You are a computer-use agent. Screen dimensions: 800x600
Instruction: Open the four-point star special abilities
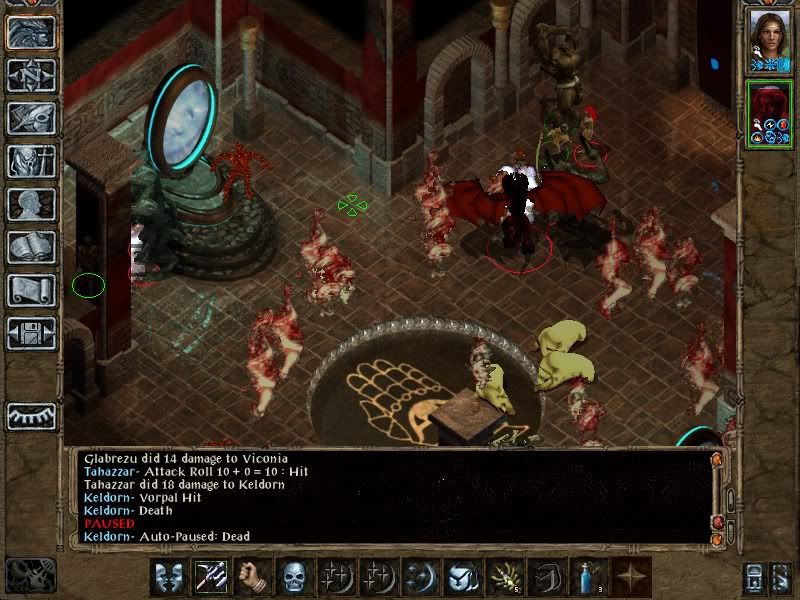[x=631, y=577]
